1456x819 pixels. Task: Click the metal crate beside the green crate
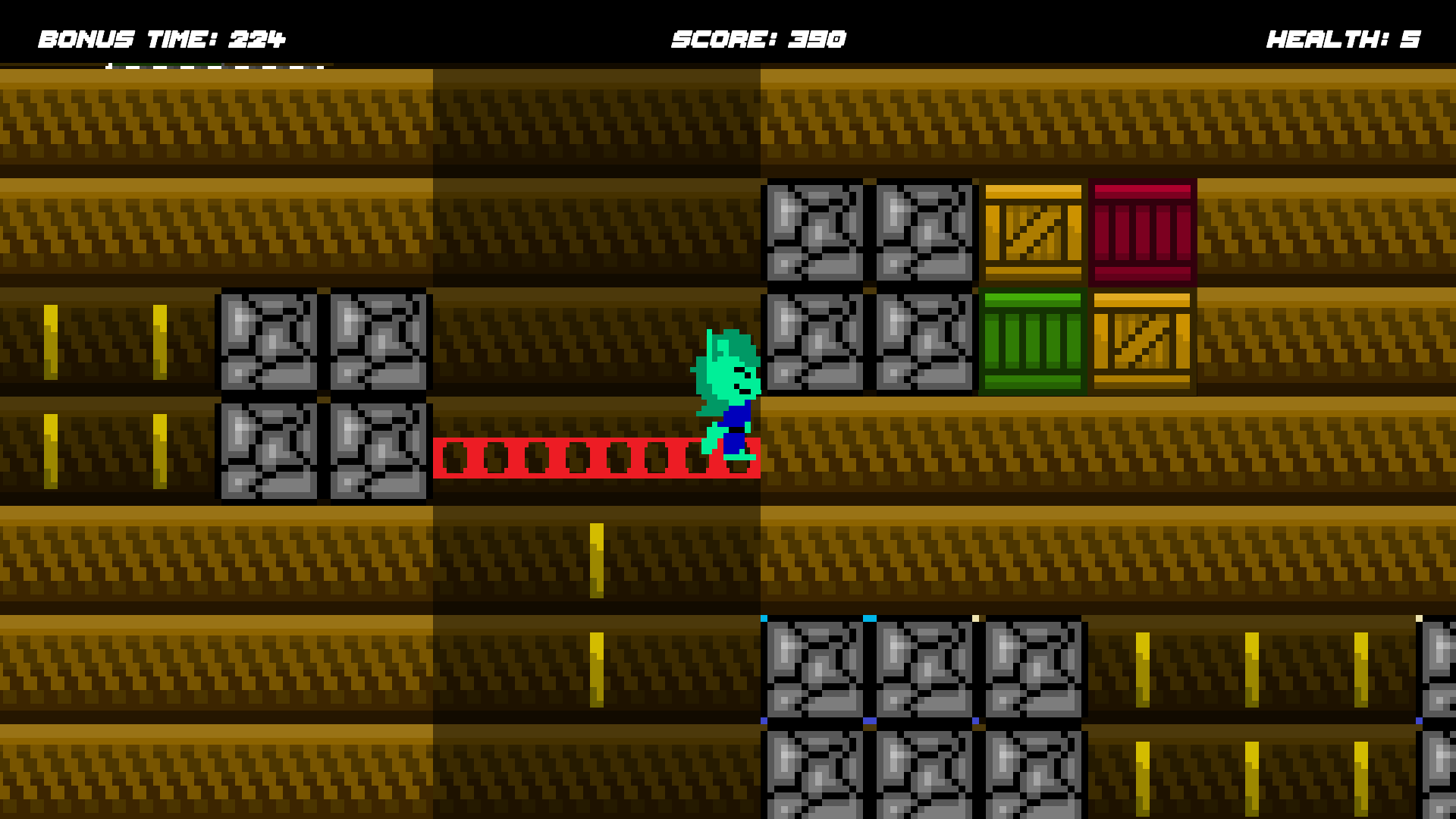[924, 341]
